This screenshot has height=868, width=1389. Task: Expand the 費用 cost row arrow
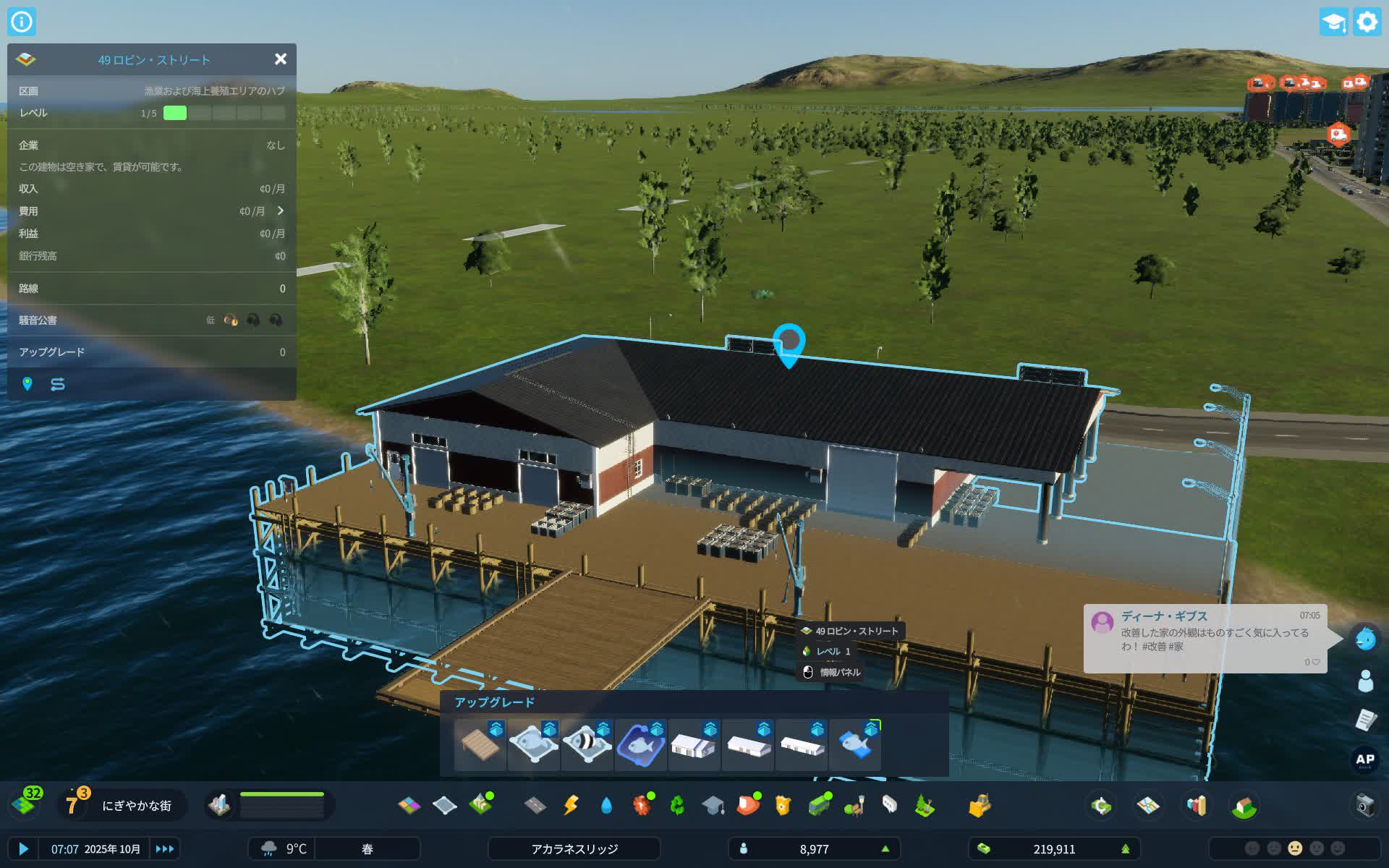[281, 210]
